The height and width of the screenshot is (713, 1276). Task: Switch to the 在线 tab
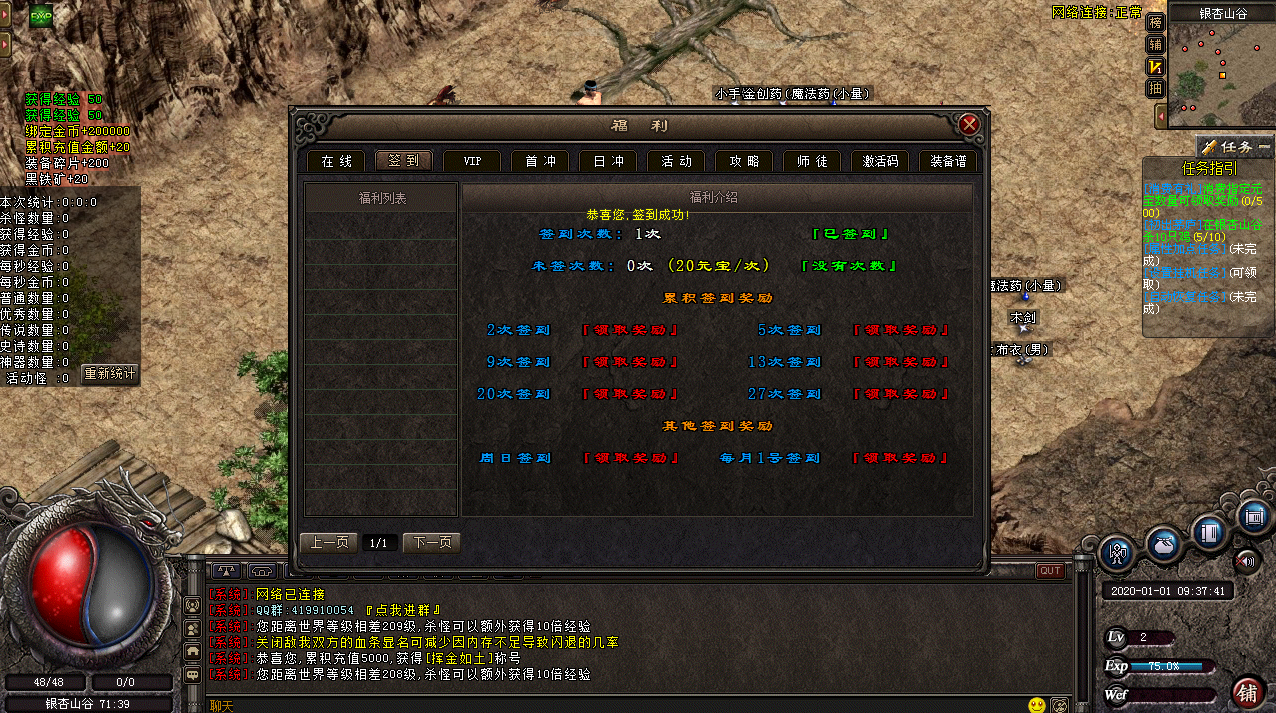[336, 161]
